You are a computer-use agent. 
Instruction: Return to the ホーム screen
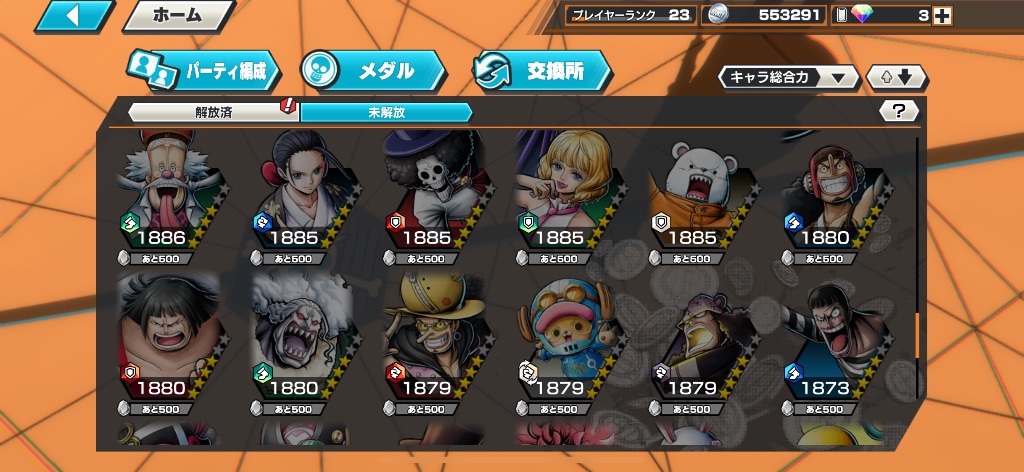point(177,16)
